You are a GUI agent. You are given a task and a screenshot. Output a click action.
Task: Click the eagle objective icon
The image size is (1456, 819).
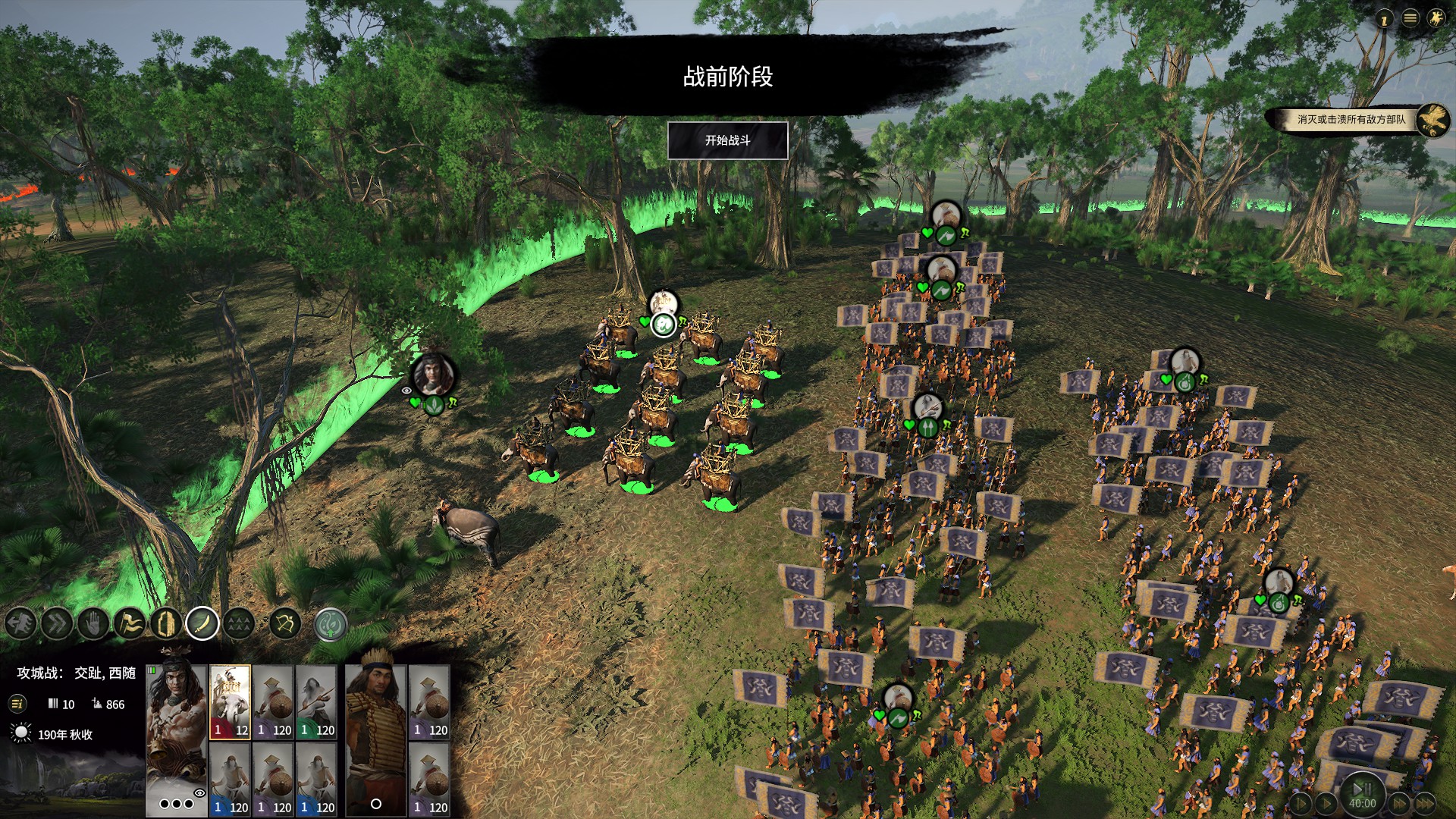point(1432,120)
